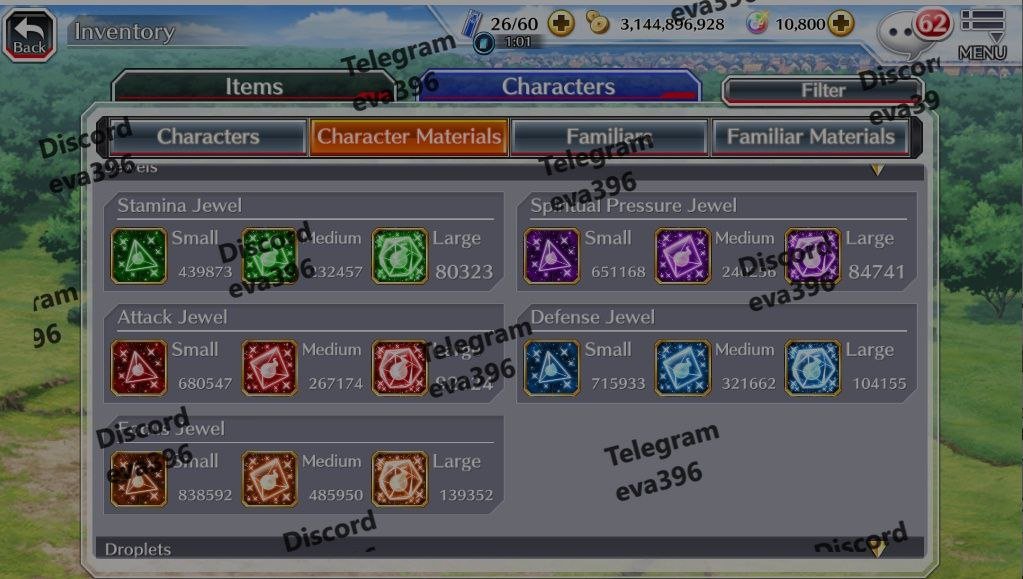Select the large green Stamina Jewel
1023x579 pixels.
[400, 256]
